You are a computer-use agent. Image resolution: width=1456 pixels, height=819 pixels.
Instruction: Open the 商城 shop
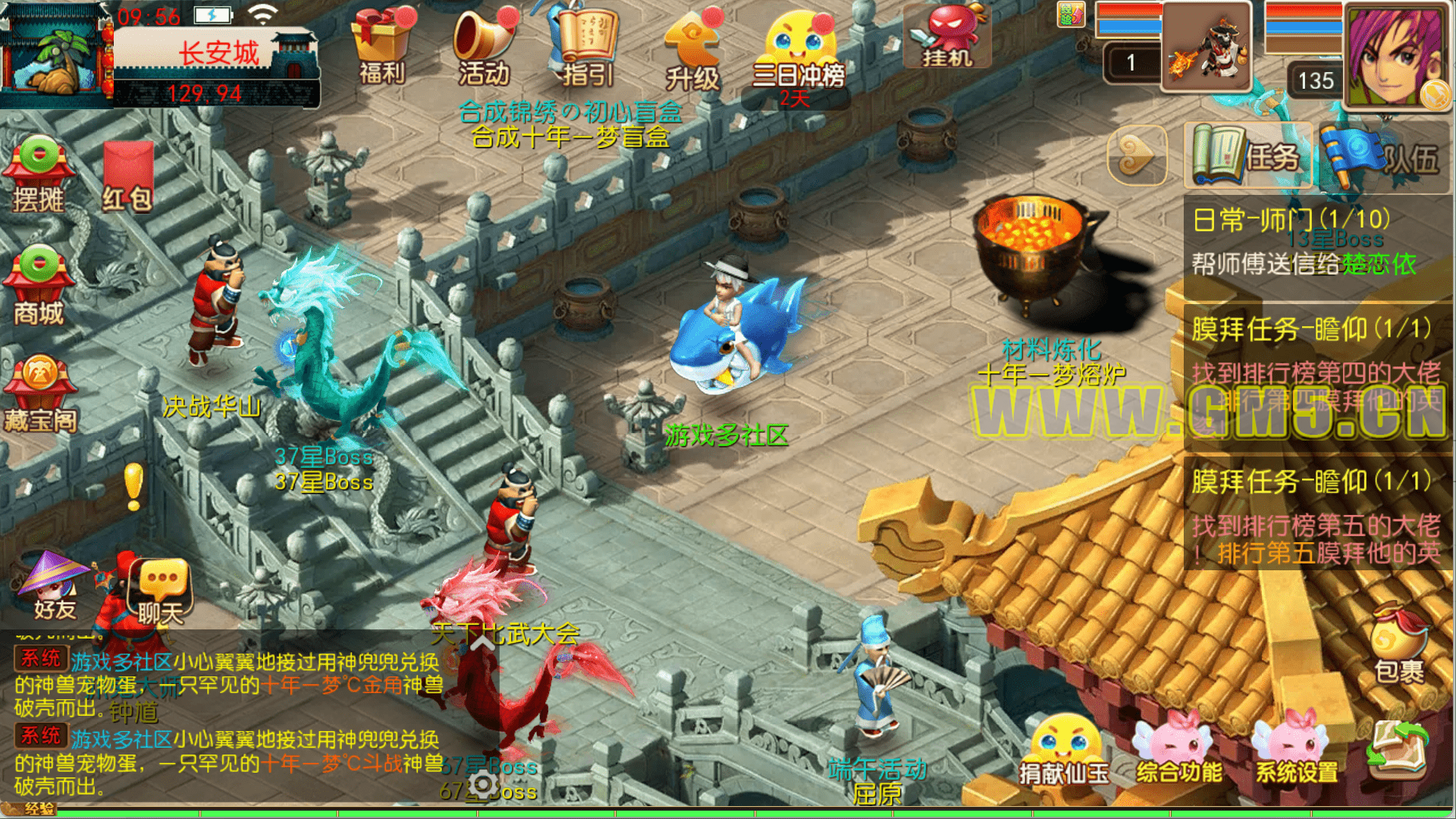39,286
